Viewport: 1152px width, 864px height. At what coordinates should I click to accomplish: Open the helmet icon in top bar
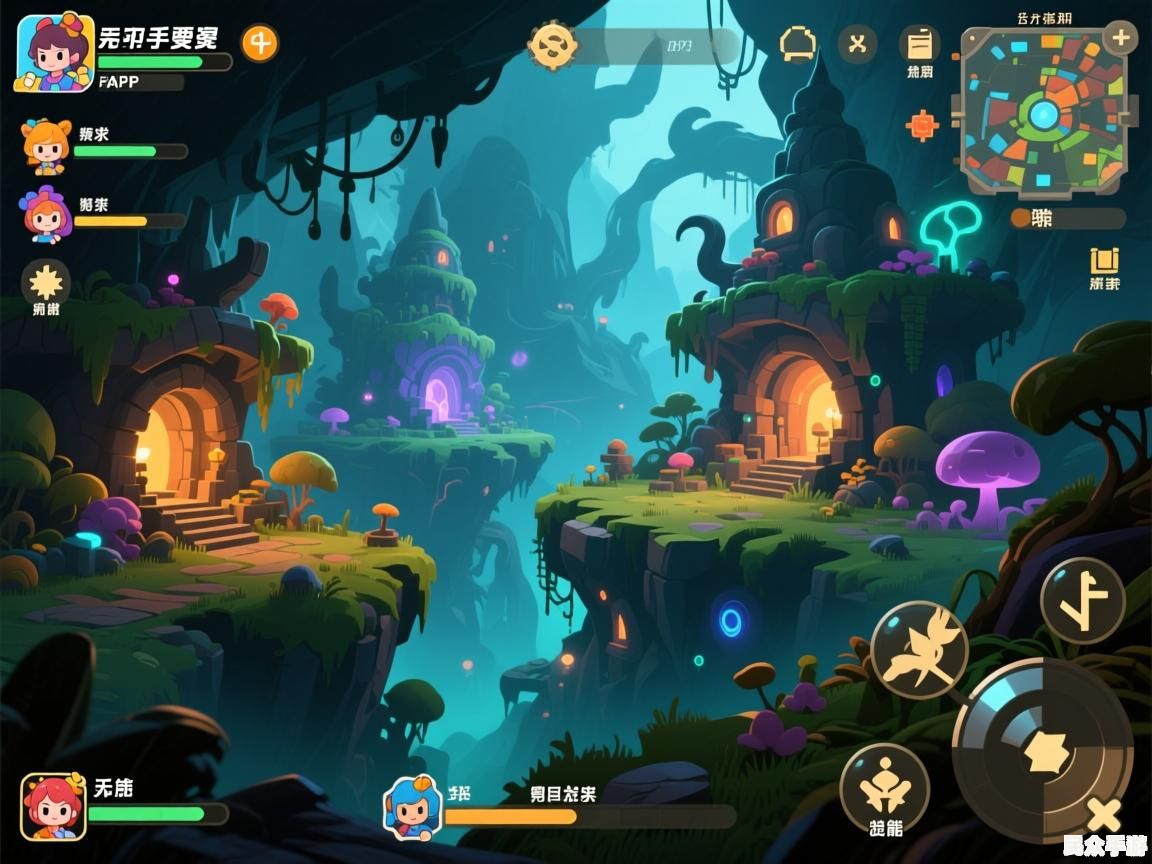point(798,44)
